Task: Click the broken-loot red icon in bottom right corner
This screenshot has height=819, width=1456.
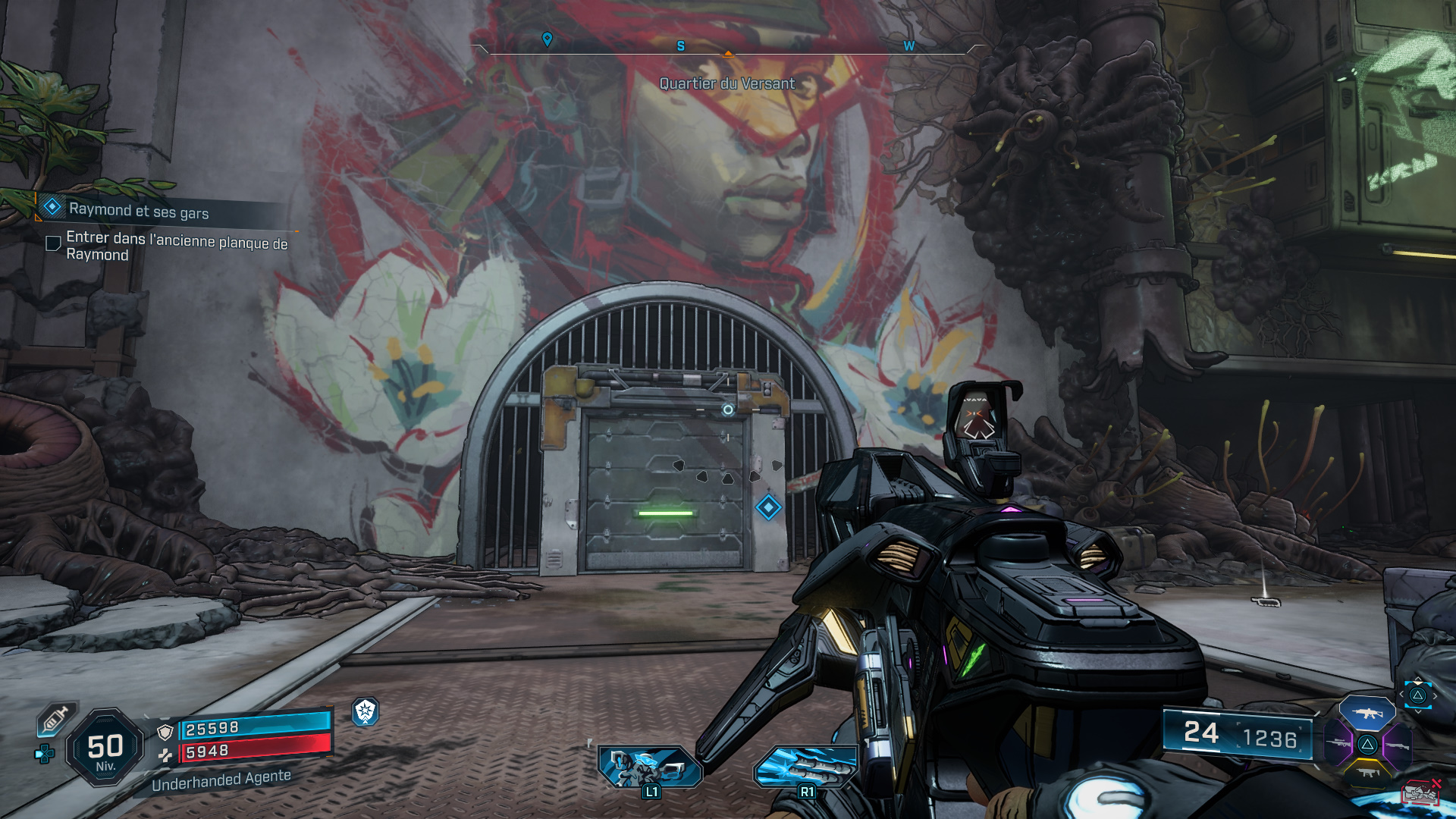Action: tap(1422, 791)
